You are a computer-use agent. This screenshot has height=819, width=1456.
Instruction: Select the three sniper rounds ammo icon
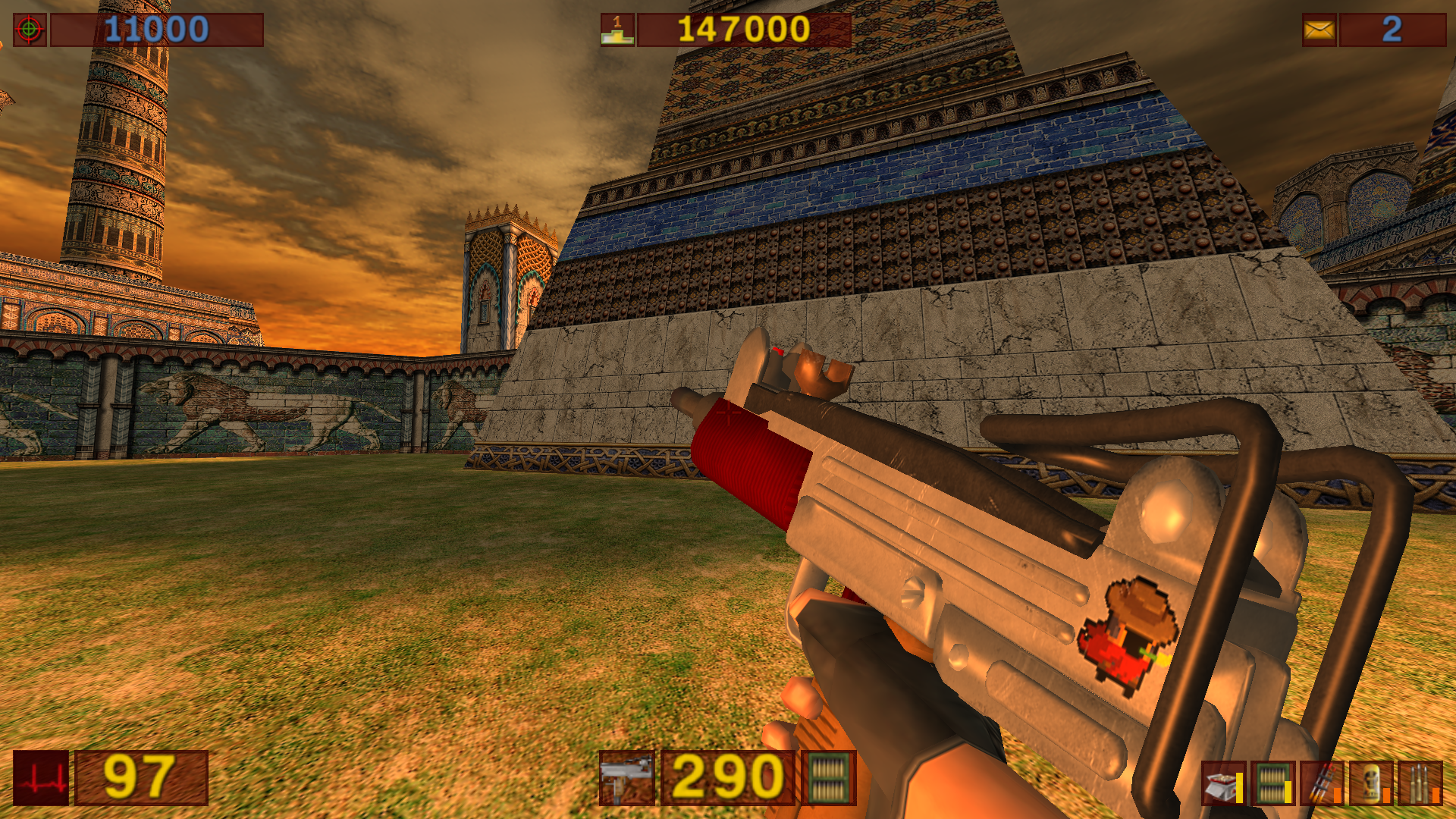[x=1420, y=783]
